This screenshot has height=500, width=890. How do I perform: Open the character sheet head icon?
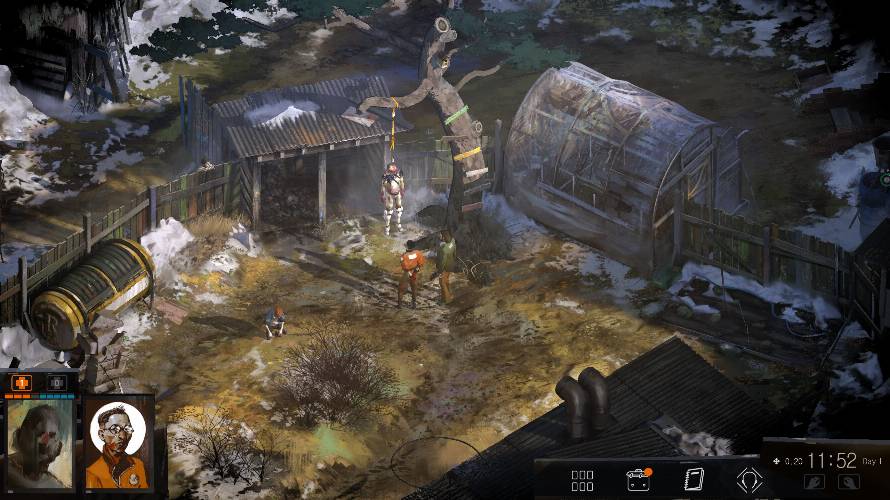[749, 480]
